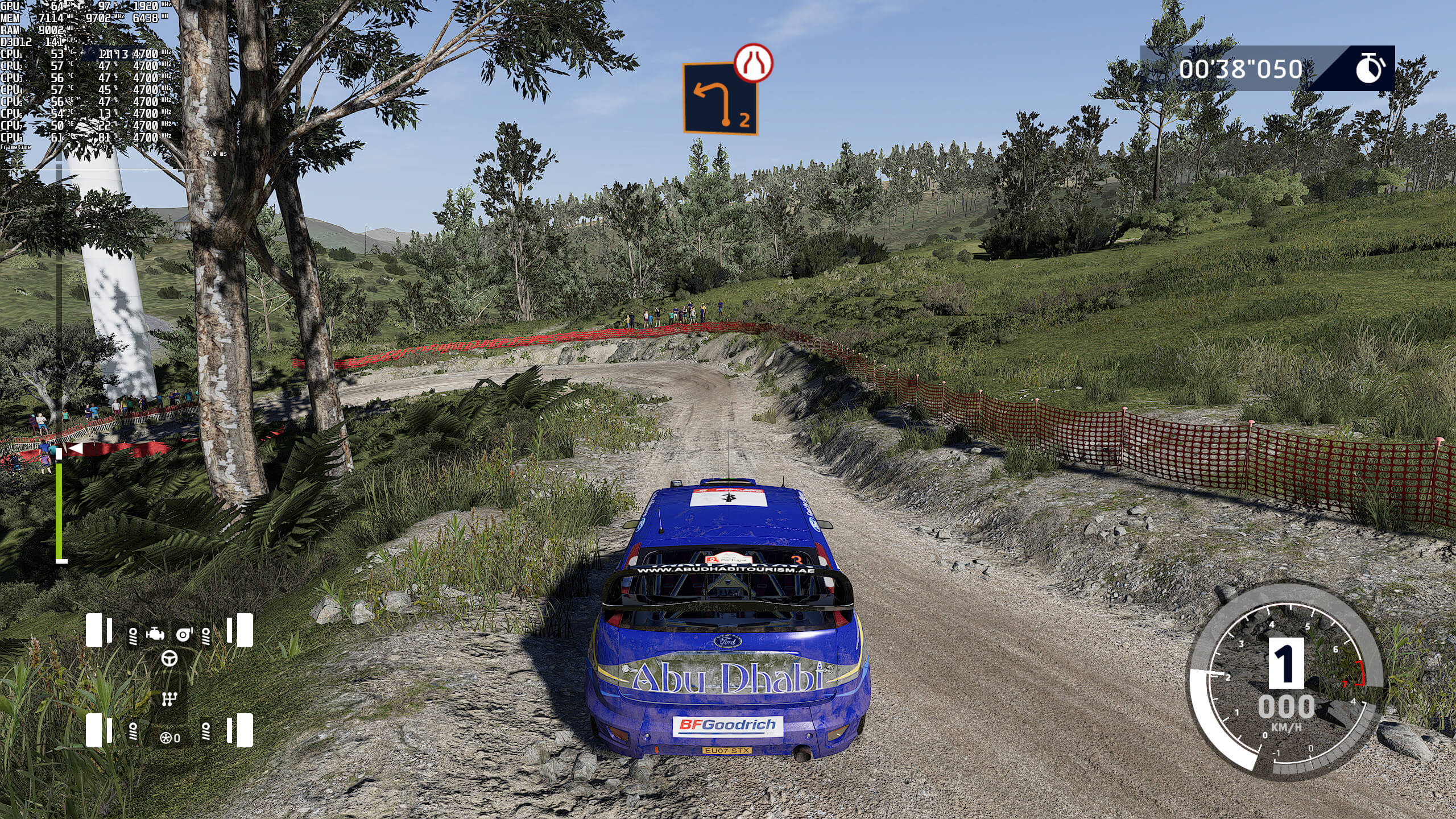Click the turbo damage status icon

(x=184, y=634)
